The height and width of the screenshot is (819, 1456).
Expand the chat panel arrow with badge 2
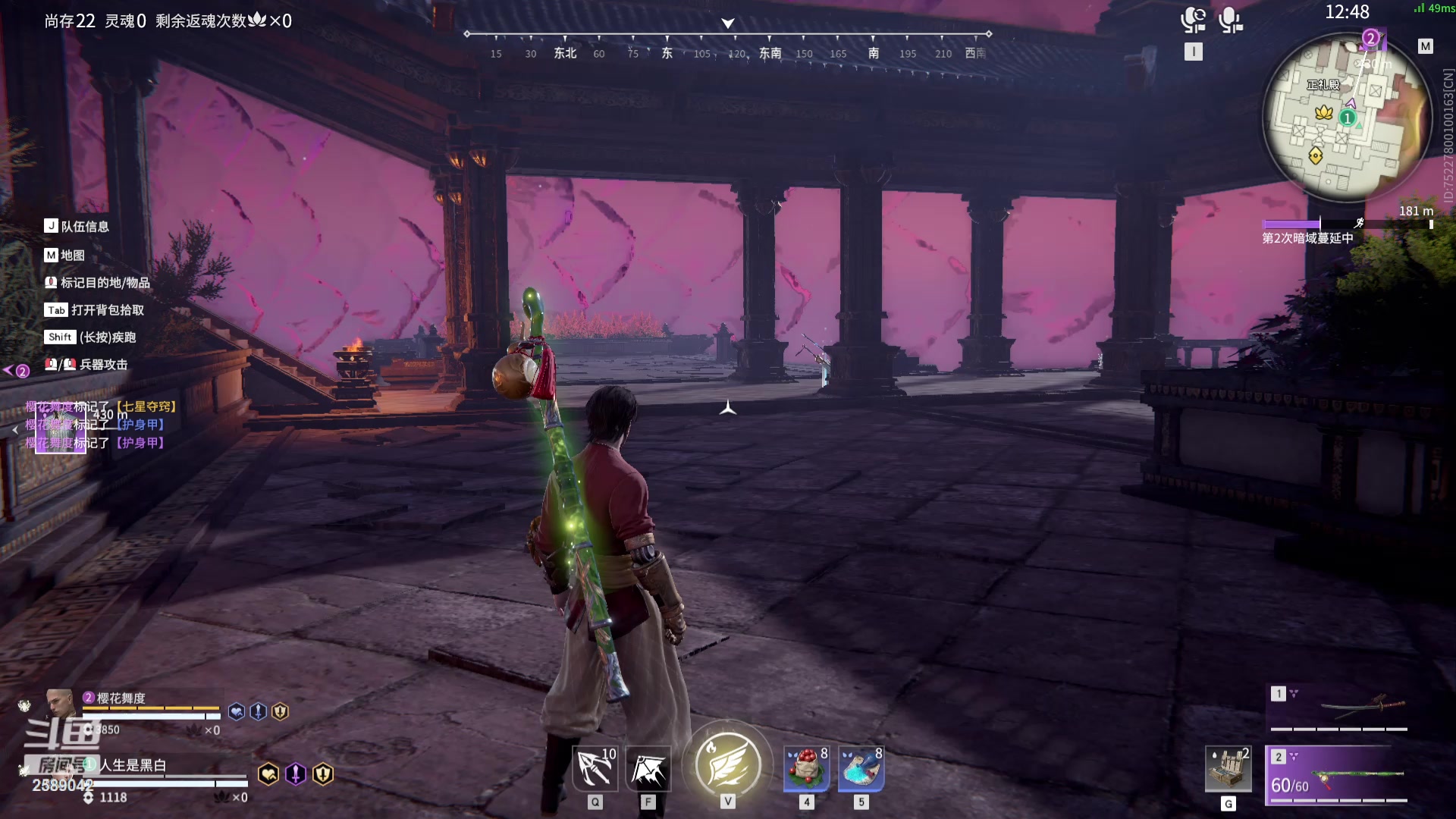click(16, 371)
